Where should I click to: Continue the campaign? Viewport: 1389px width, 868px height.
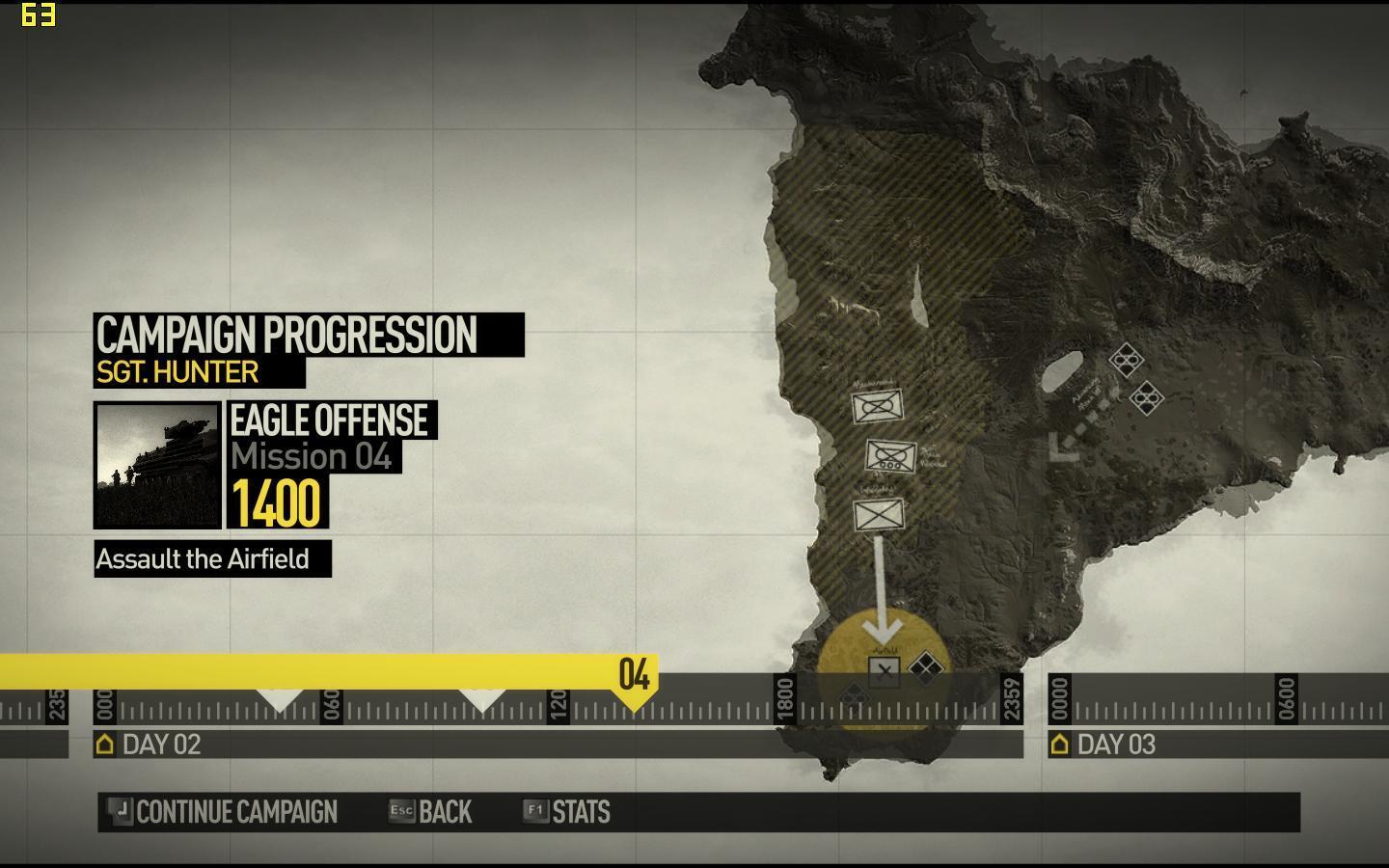tap(226, 812)
